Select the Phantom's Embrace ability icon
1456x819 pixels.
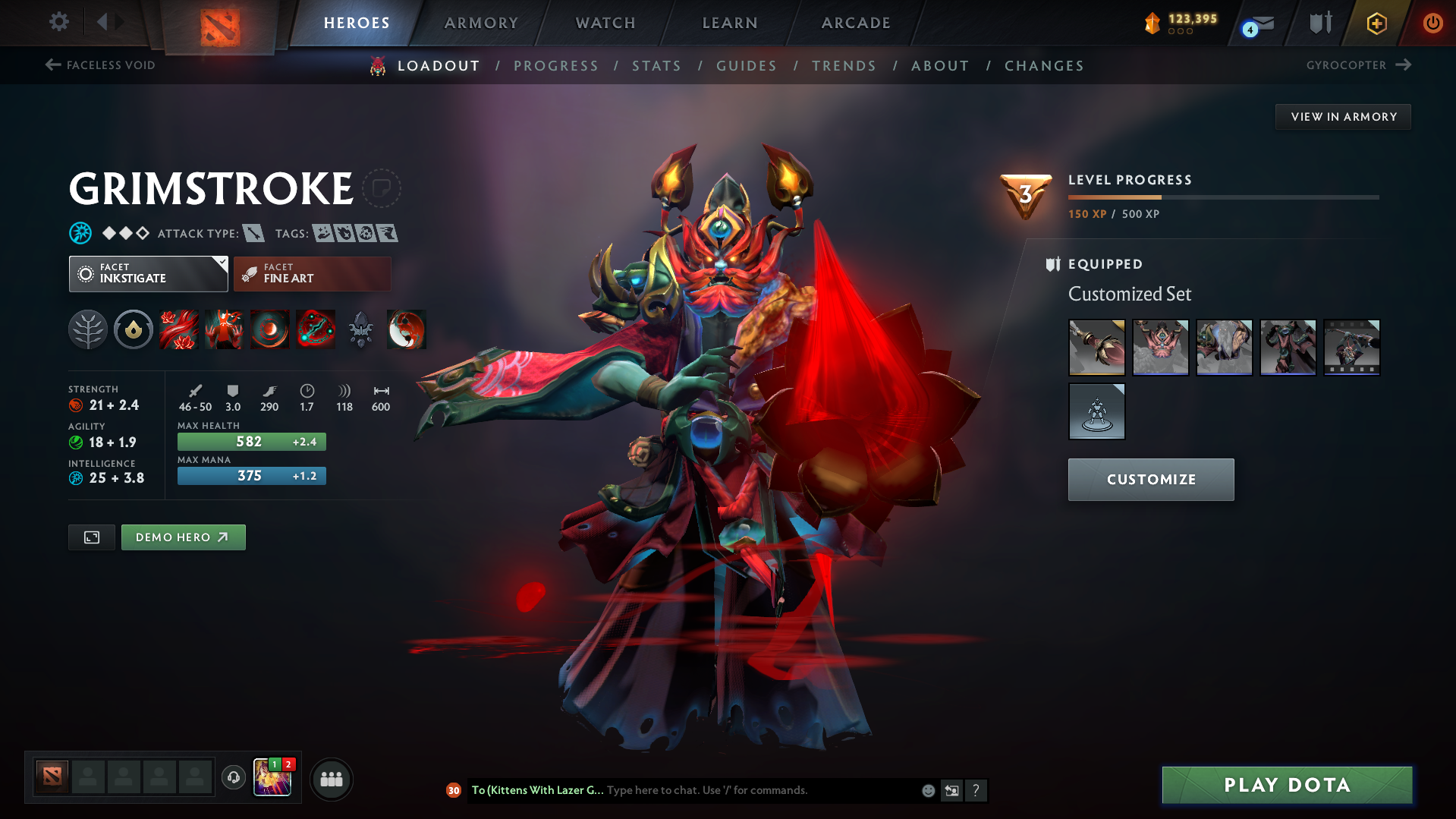coord(225,329)
